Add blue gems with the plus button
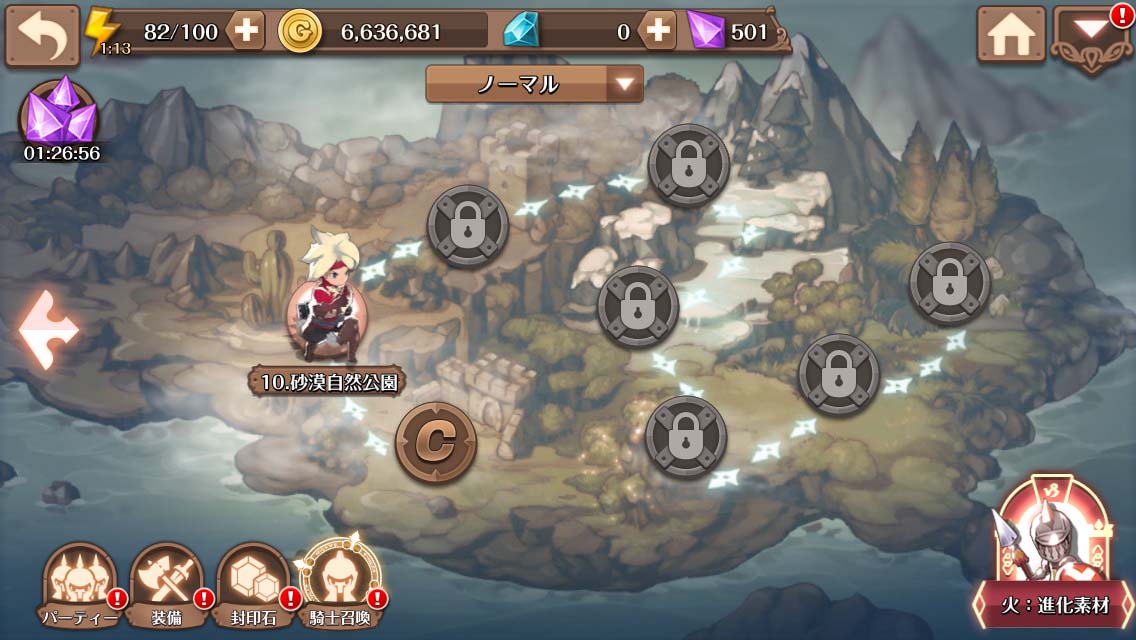The image size is (1136, 640). click(658, 32)
